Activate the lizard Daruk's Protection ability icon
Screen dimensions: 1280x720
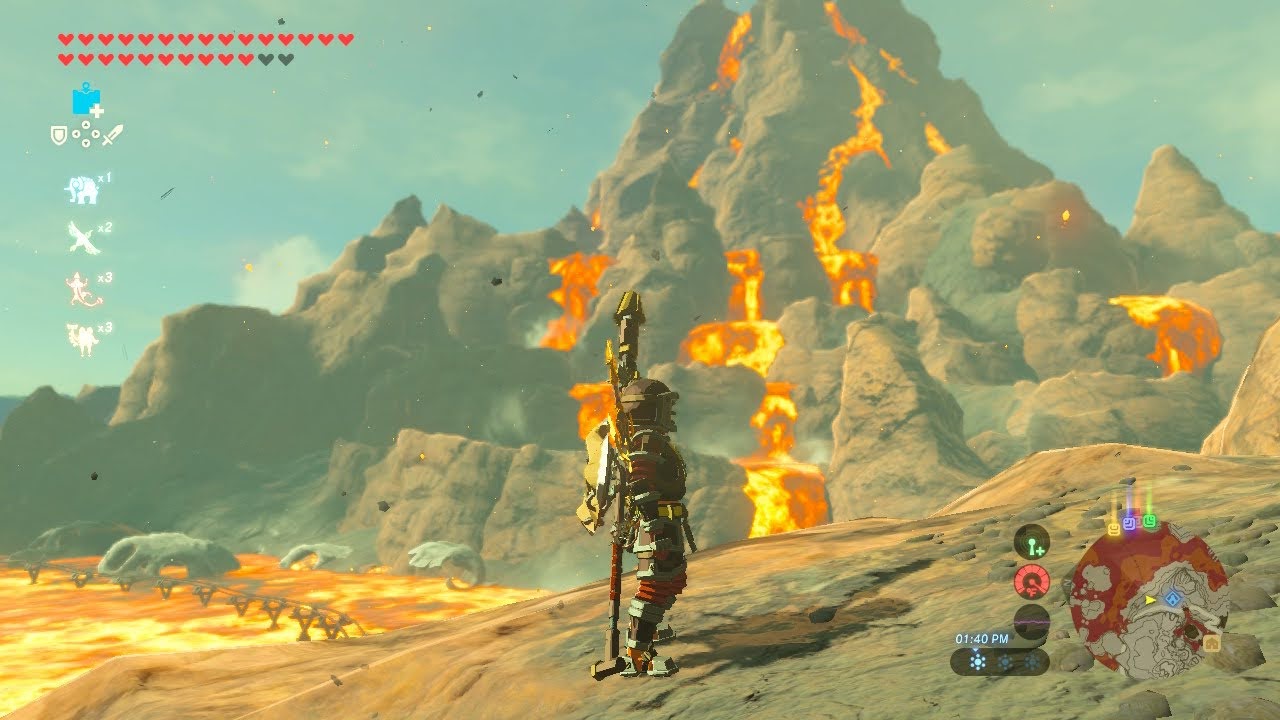tap(82, 289)
